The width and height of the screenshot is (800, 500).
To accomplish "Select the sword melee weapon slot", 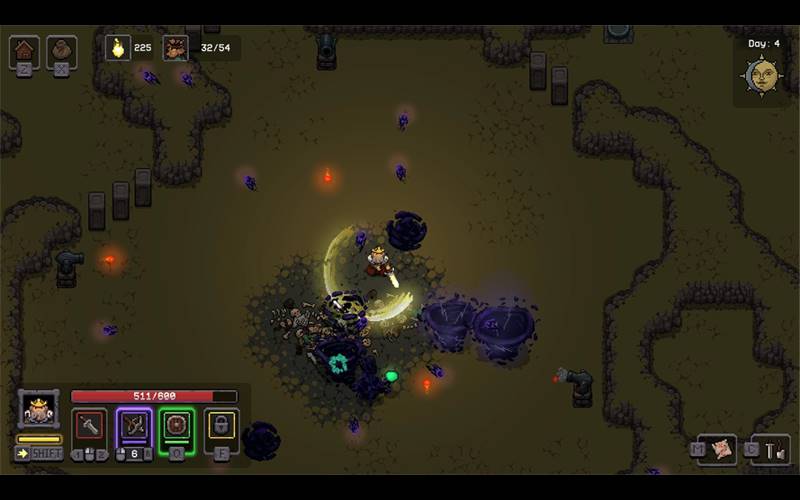I will pyautogui.click(x=90, y=427).
